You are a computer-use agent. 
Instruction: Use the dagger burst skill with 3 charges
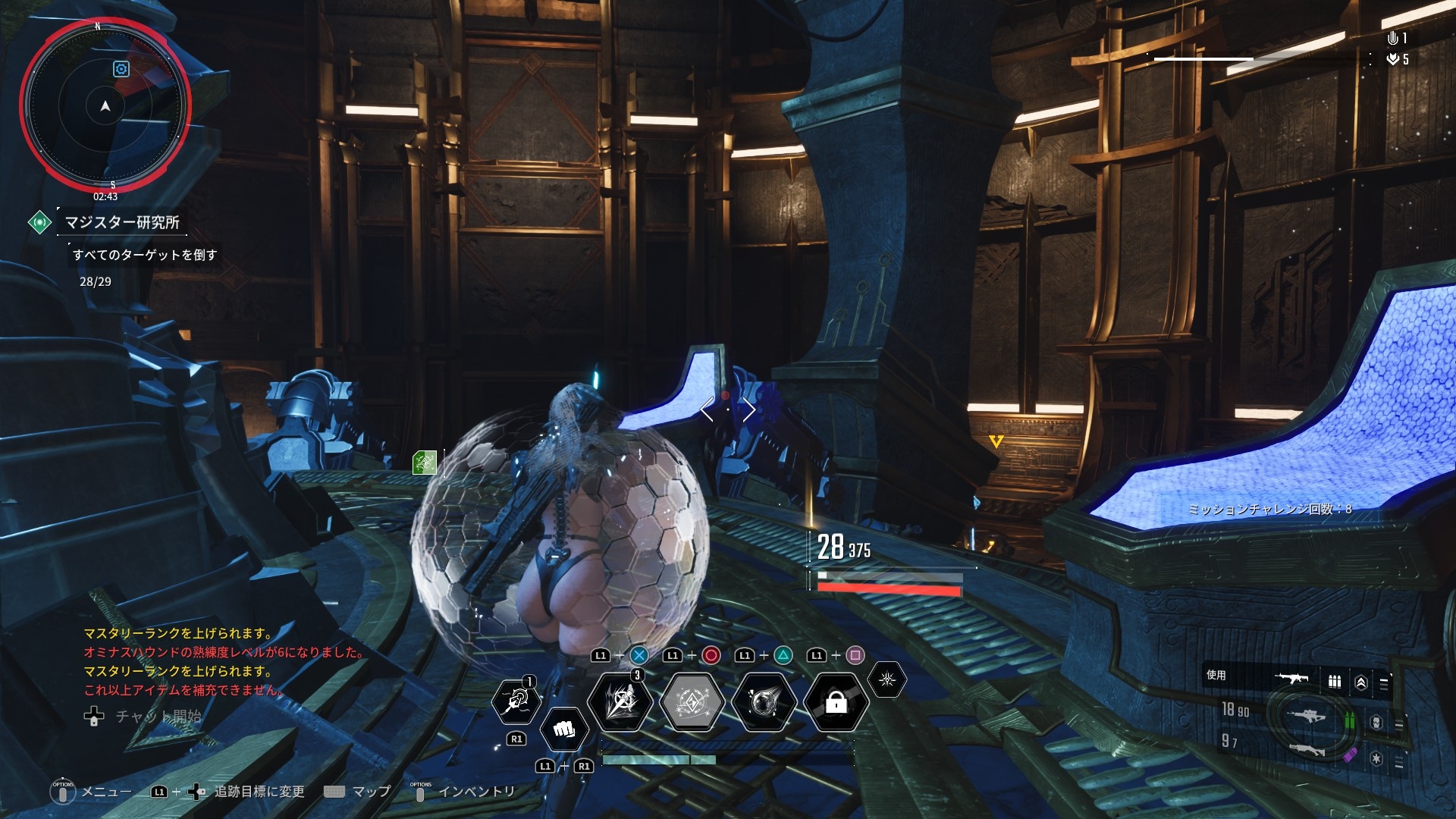click(x=620, y=701)
